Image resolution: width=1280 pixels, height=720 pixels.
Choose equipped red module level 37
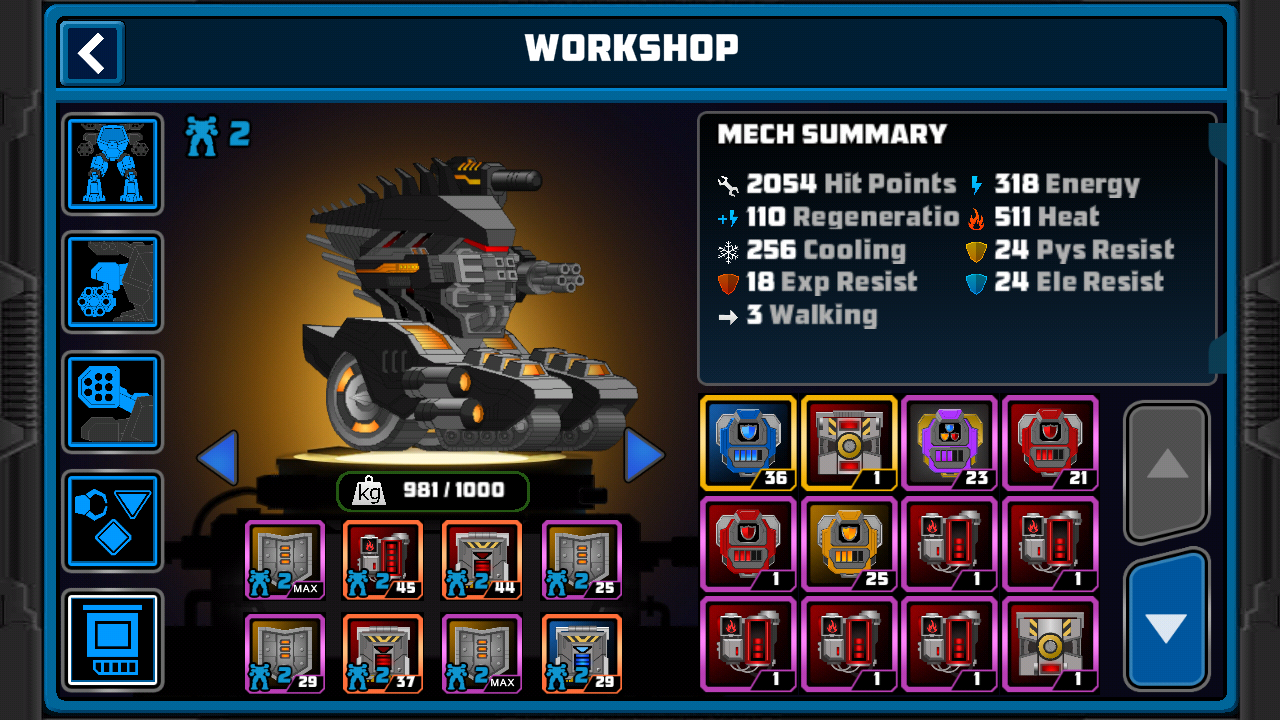pos(383,654)
